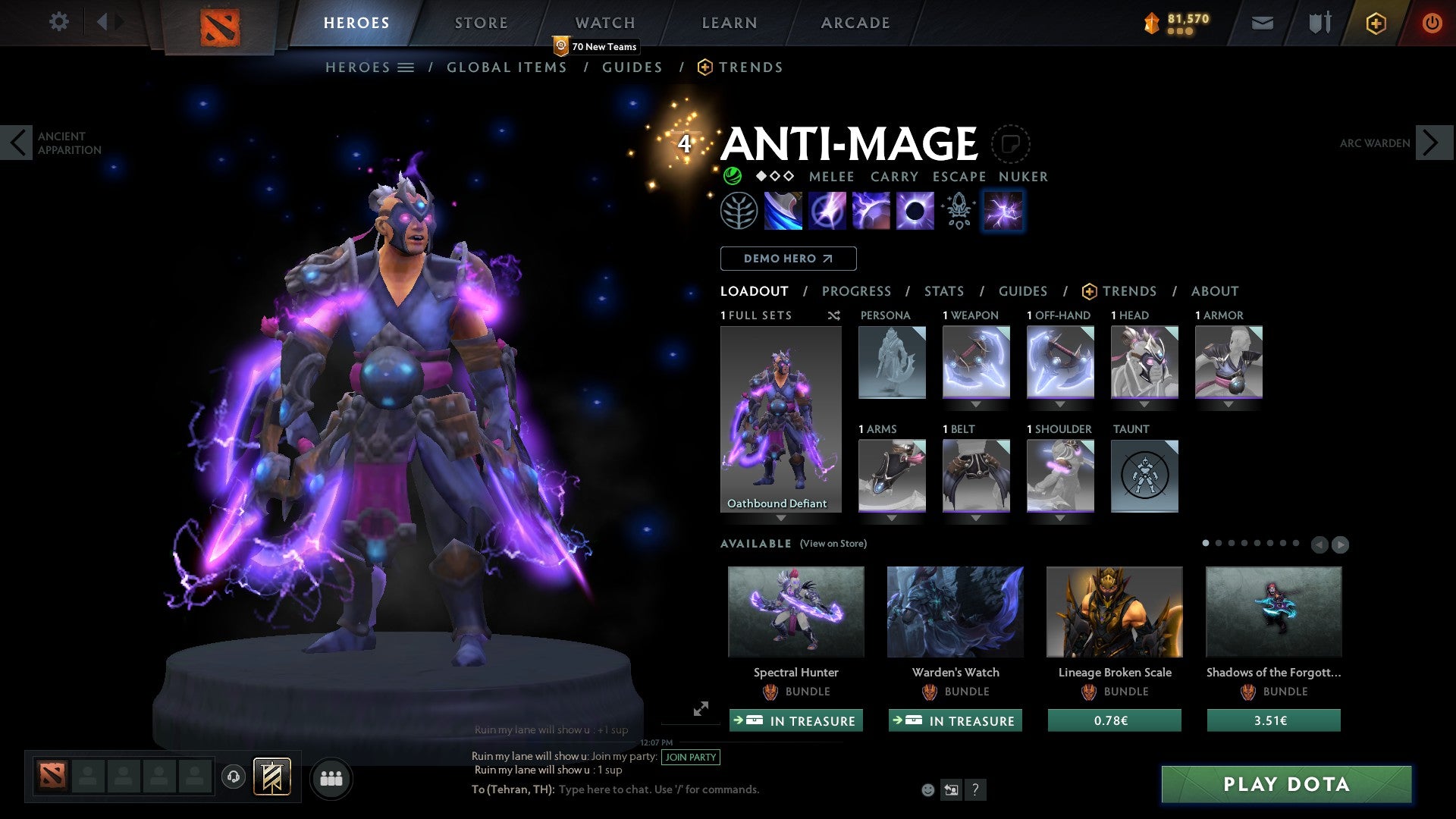Launch Demo Hero mode
The image size is (1456, 819).
point(788,259)
